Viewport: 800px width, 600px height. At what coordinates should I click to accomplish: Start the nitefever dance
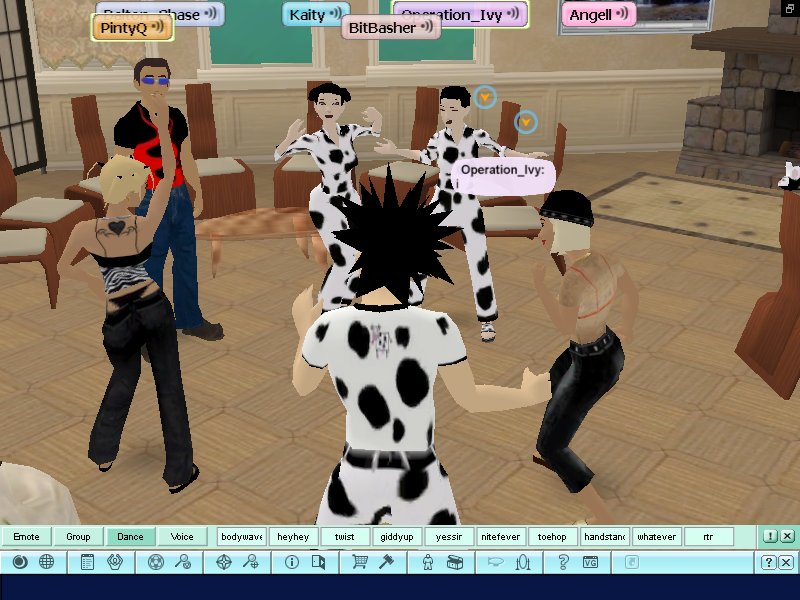(x=500, y=537)
